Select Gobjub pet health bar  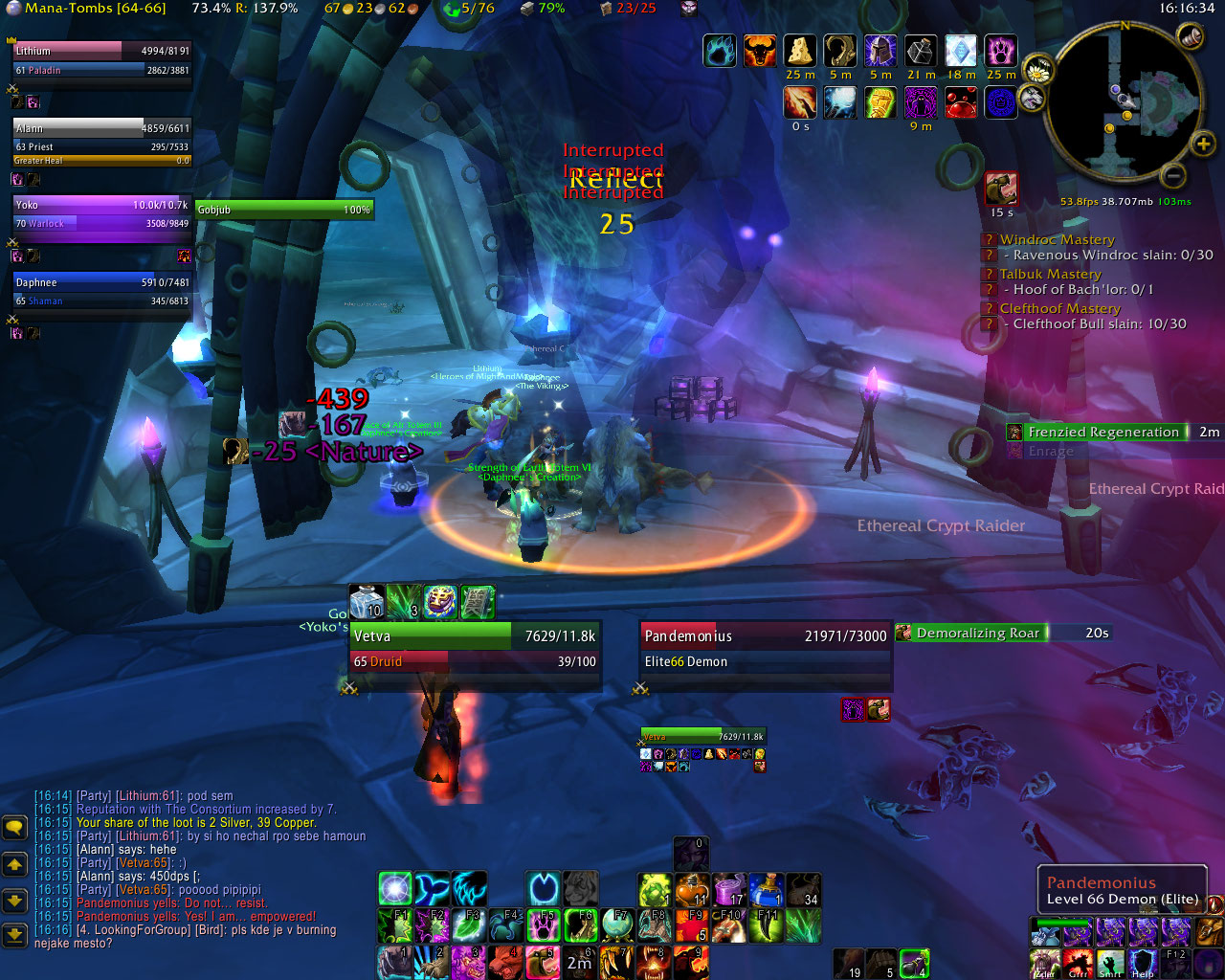tap(283, 210)
